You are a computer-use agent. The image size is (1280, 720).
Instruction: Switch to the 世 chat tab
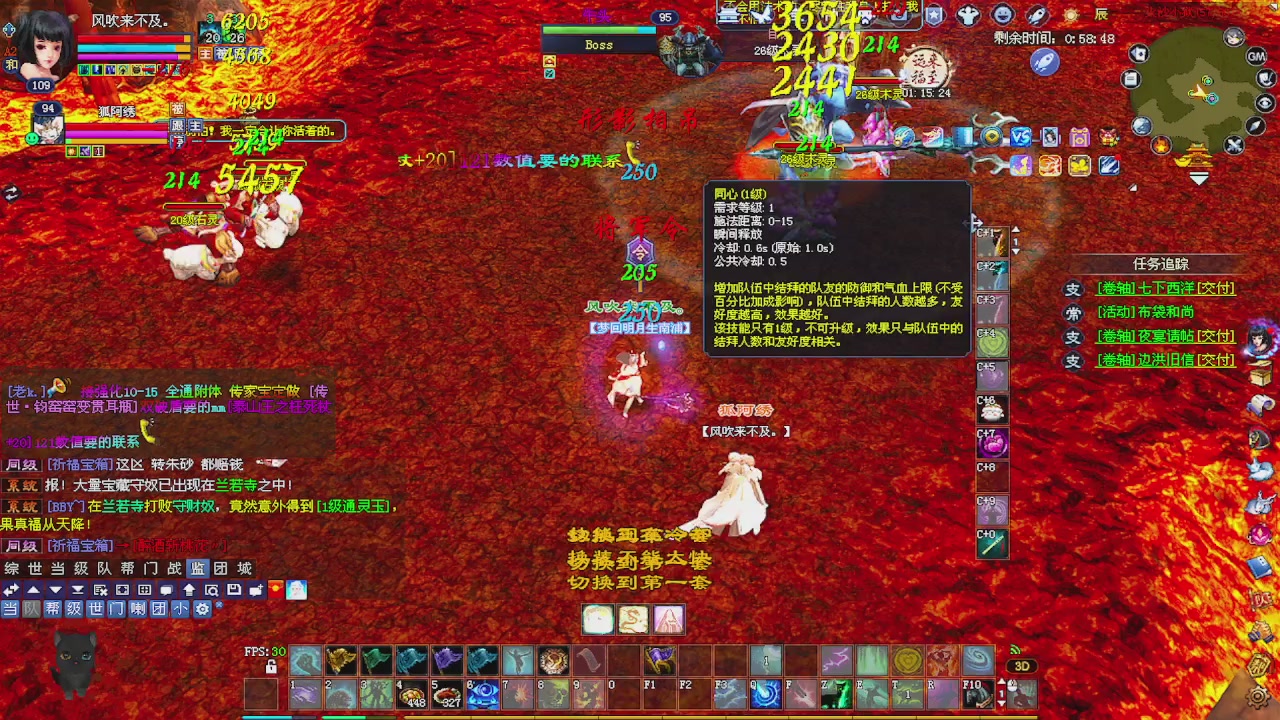pos(33,569)
